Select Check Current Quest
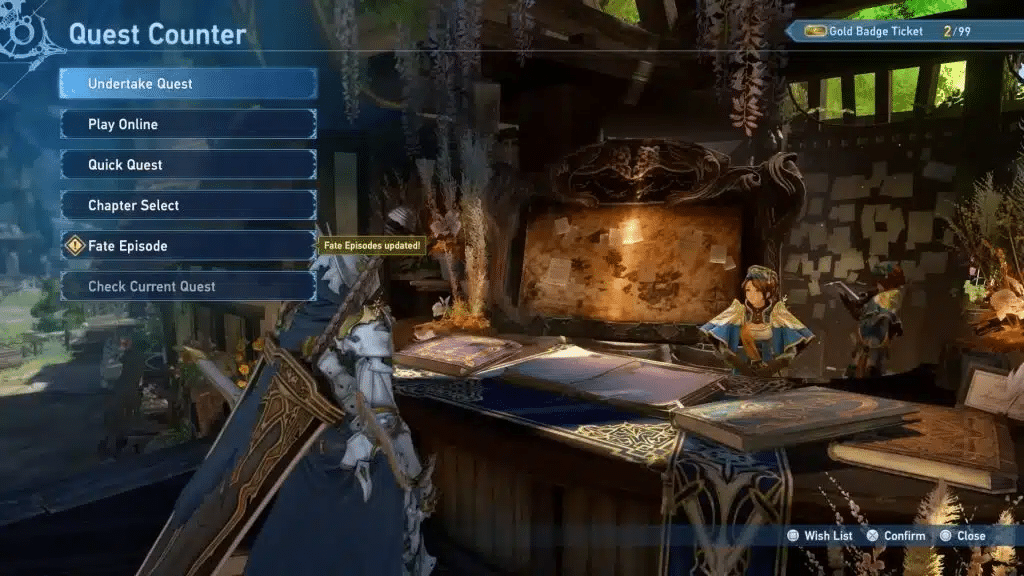Screen dimensions: 1024x576 pos(188,286)
